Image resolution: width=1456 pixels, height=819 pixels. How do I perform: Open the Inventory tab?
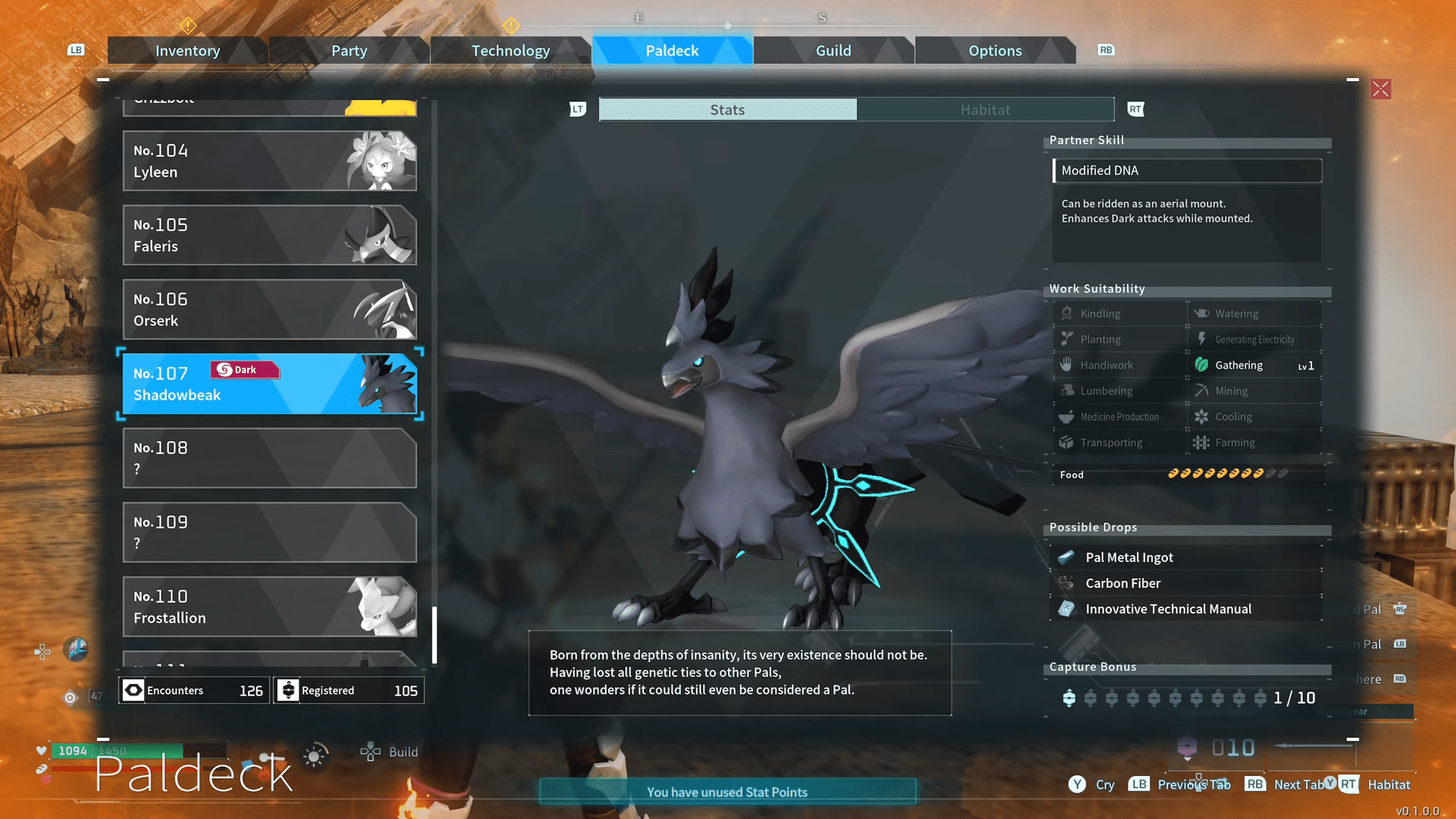[x=187, y=51]
